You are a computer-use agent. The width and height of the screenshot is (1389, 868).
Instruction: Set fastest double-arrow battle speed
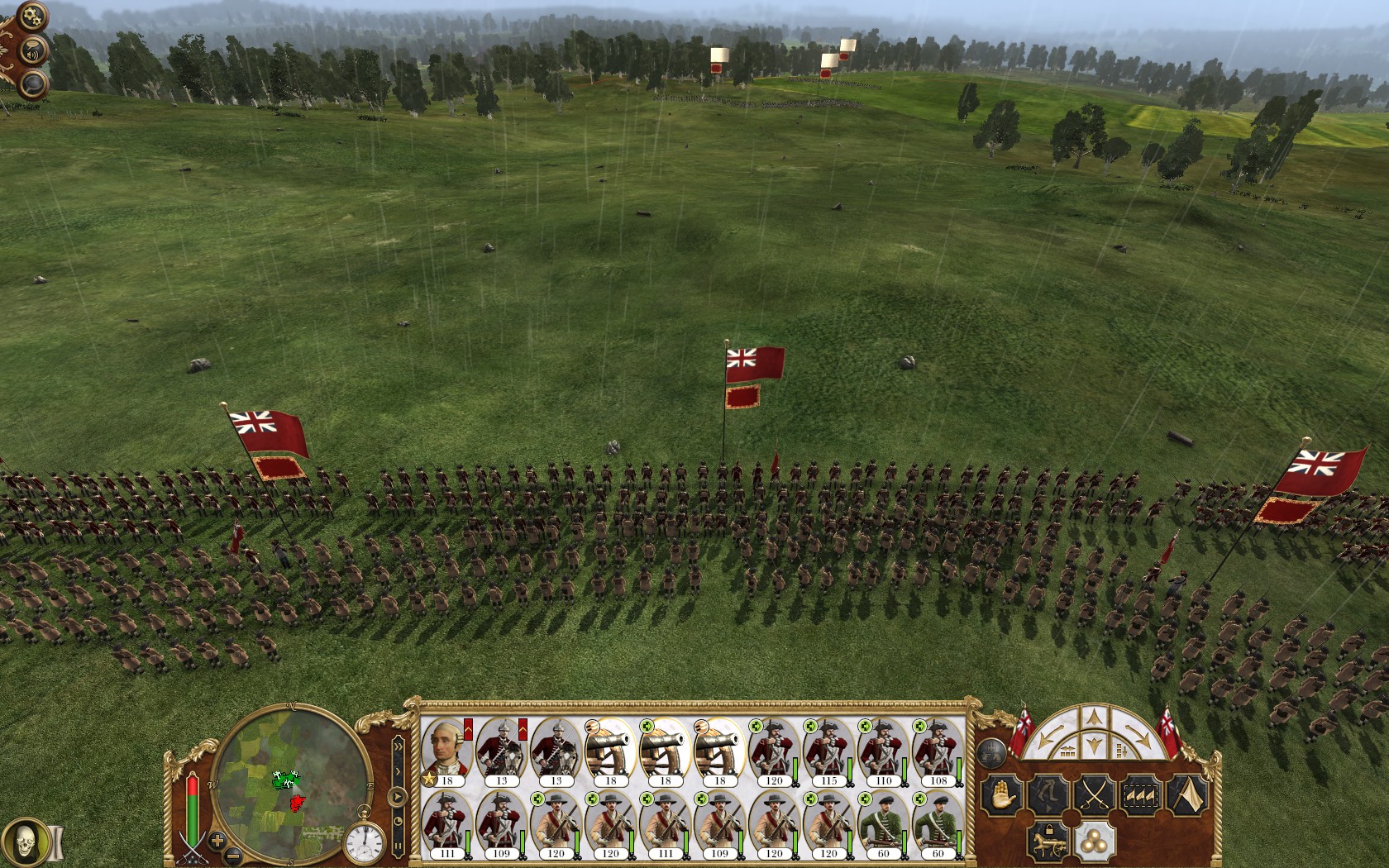(399, 749)
